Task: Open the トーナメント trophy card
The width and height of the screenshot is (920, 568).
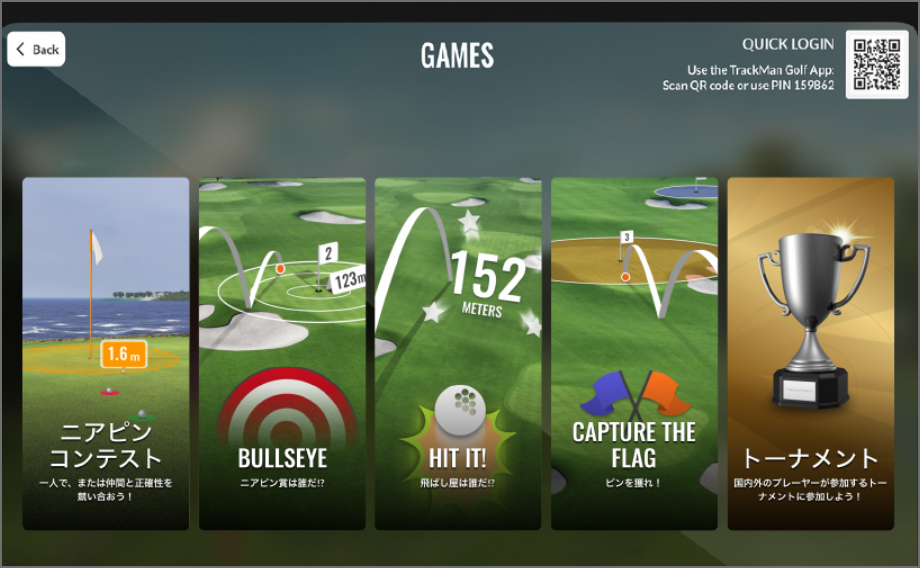Action: click(811, 353)
